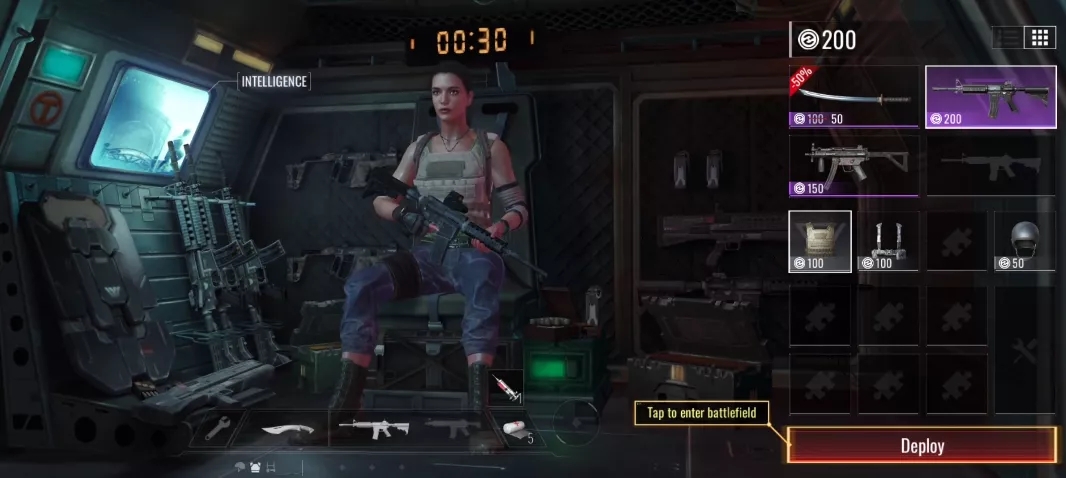This screenshot has width=1066, height=478.
Task: Open the Intelligence panel
Action: pyautogui.click(x=274, y=81)
